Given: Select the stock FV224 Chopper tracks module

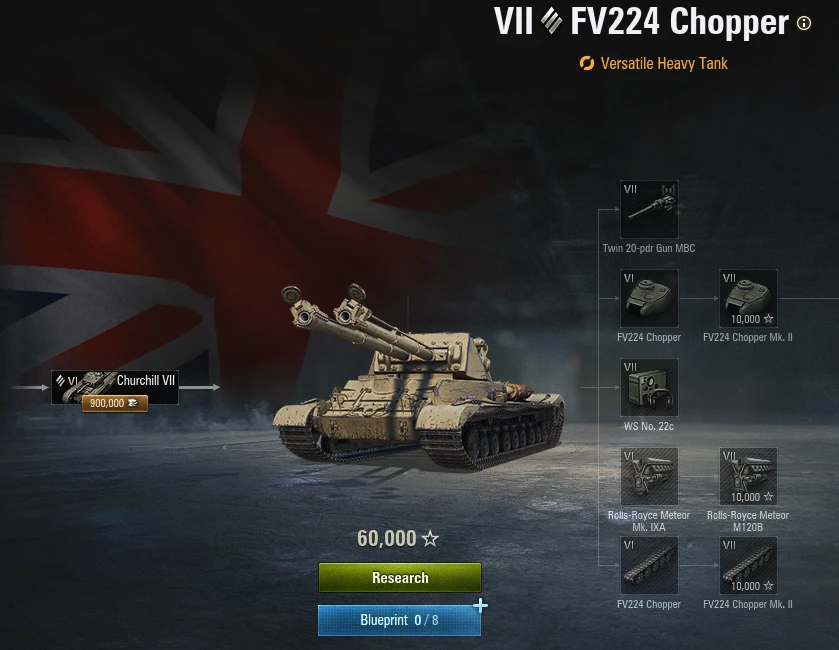Looking at the screenshot, I should pyautogui.click(x=649, y=565).
